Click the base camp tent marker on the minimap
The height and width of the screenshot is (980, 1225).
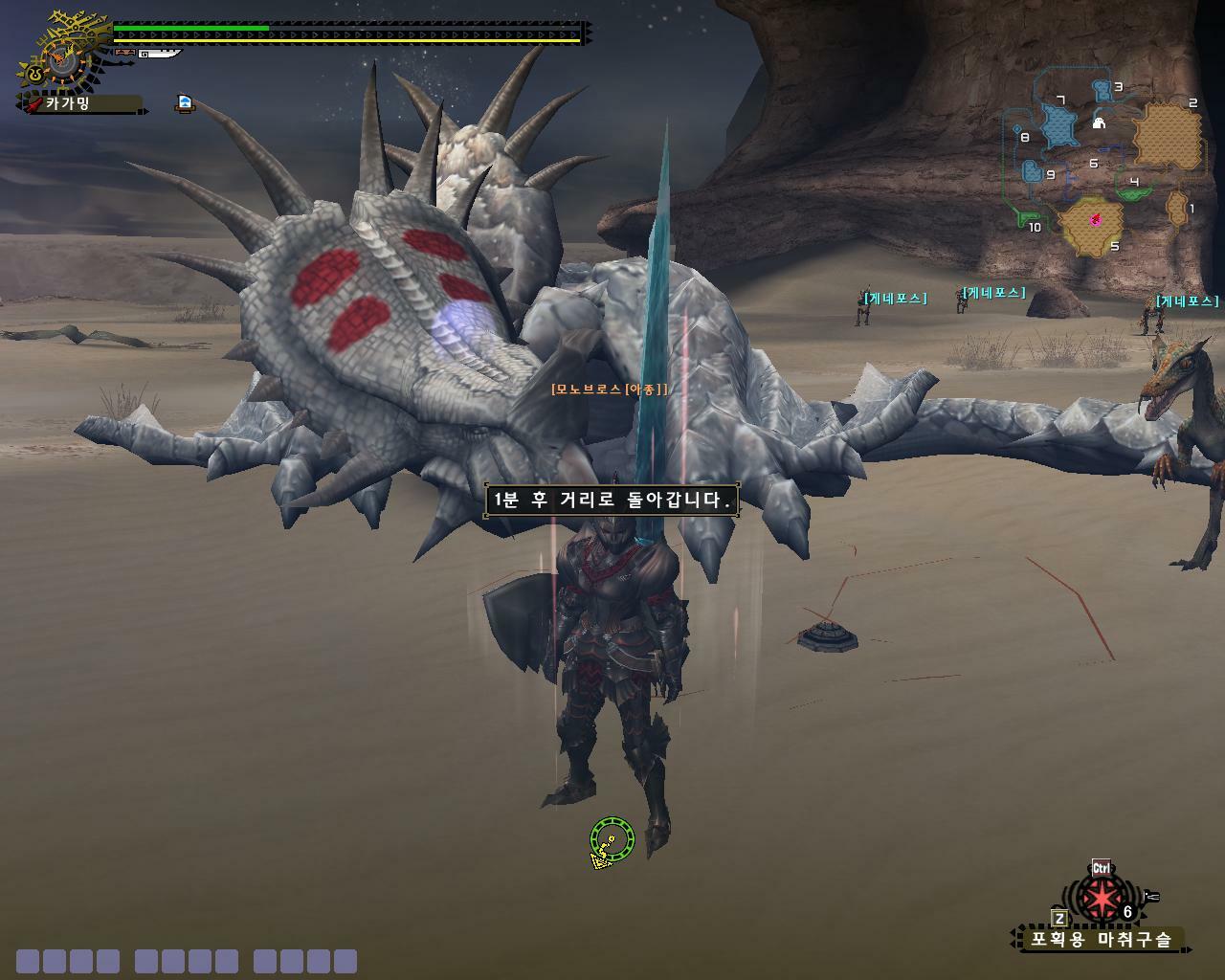click(1100, 122)
